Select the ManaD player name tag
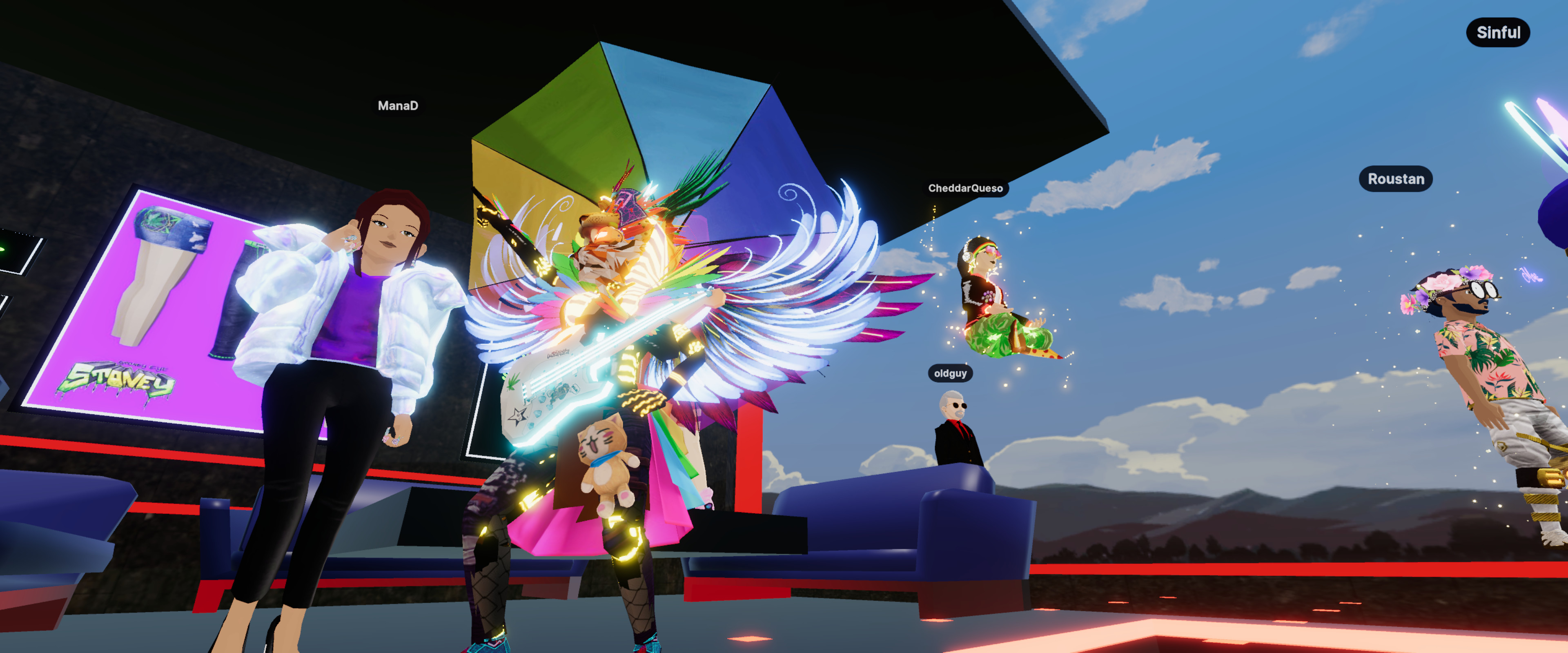Image resolution: width=1568 pixels, height=653 pixels. pyautogui.click(x=398, y=106)
